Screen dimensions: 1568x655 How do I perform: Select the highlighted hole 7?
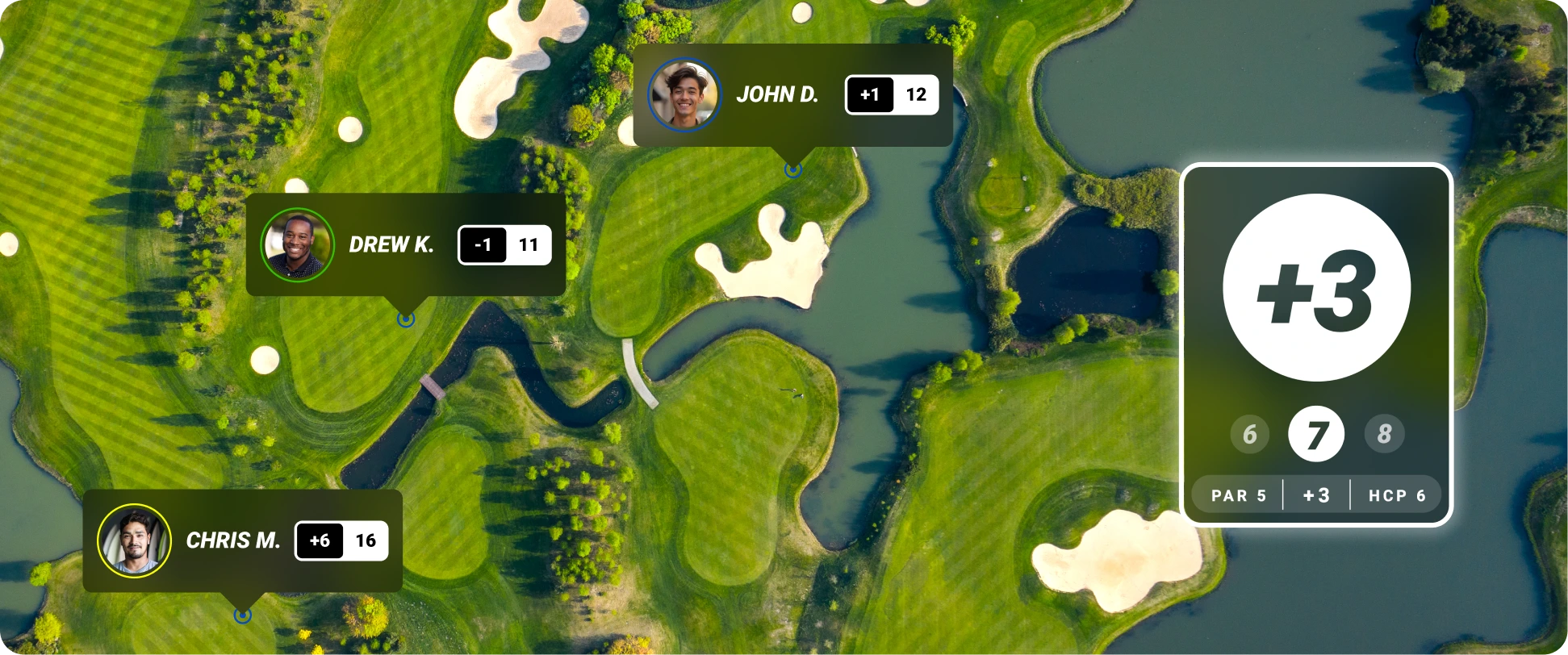(x=1316, y=434)
